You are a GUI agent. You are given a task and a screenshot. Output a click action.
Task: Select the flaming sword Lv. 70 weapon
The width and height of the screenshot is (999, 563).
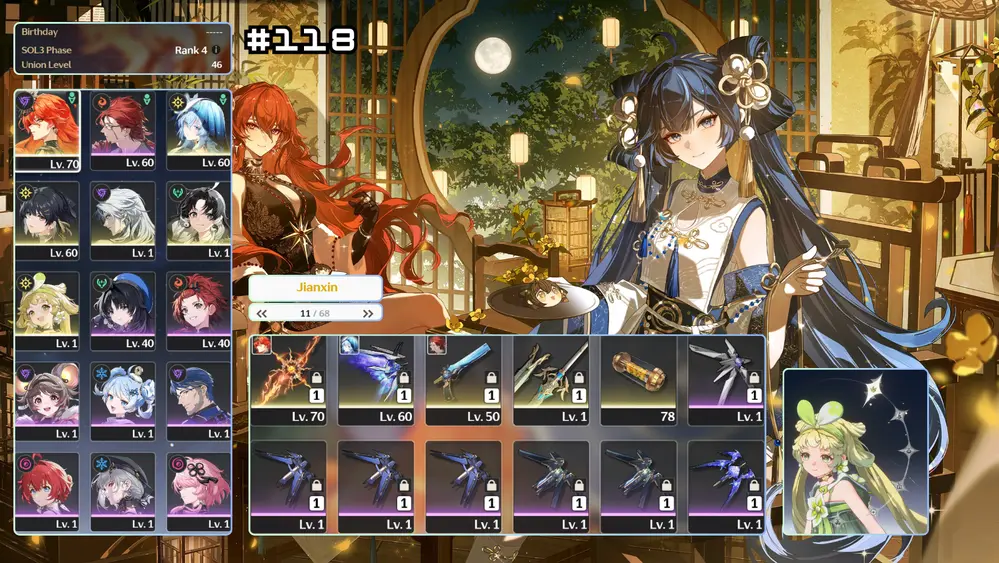289,376
